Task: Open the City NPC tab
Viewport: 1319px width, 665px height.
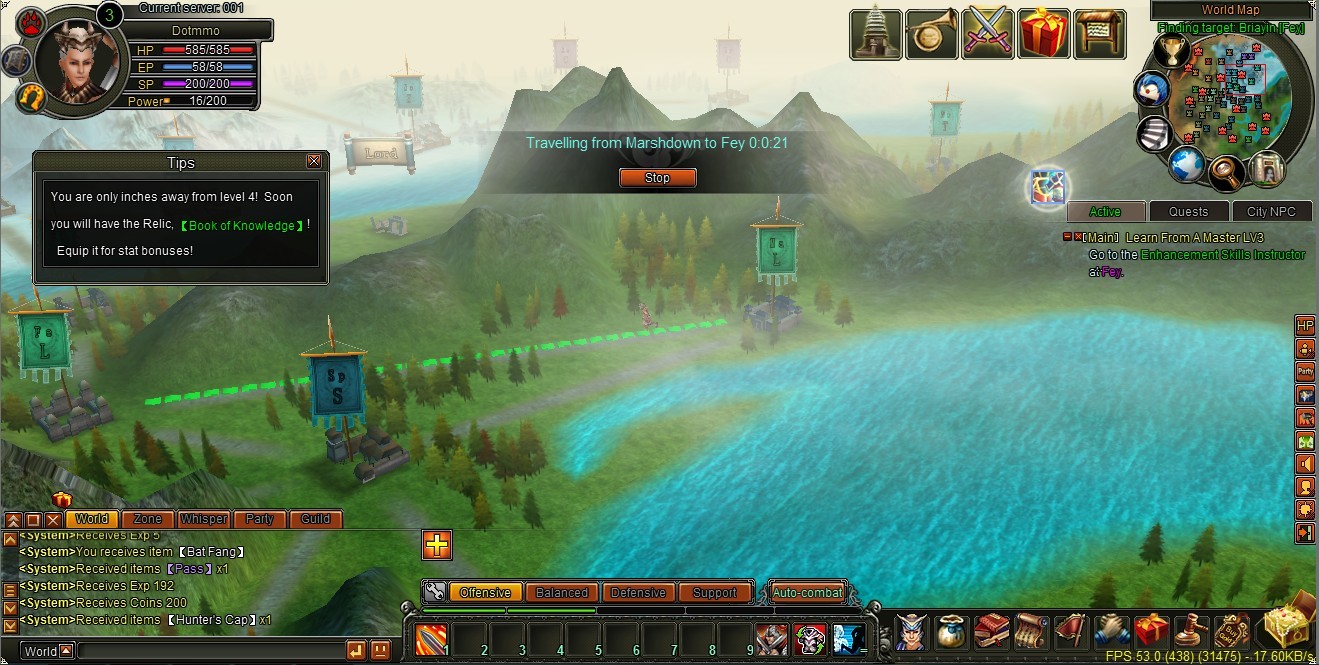Action: pyautogui.click(x=1270, y=211)
